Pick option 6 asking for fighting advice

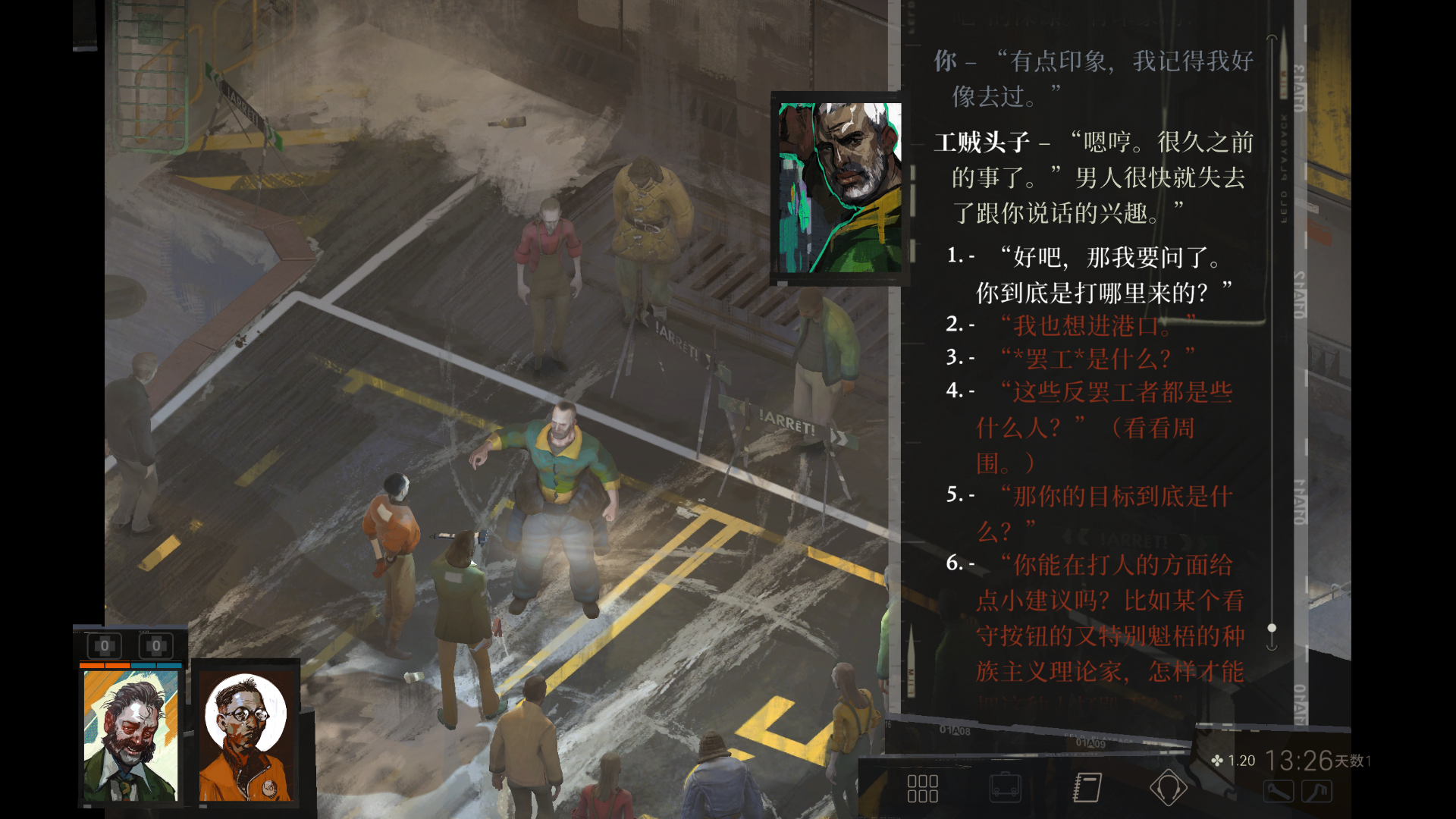coord(1100,599)
